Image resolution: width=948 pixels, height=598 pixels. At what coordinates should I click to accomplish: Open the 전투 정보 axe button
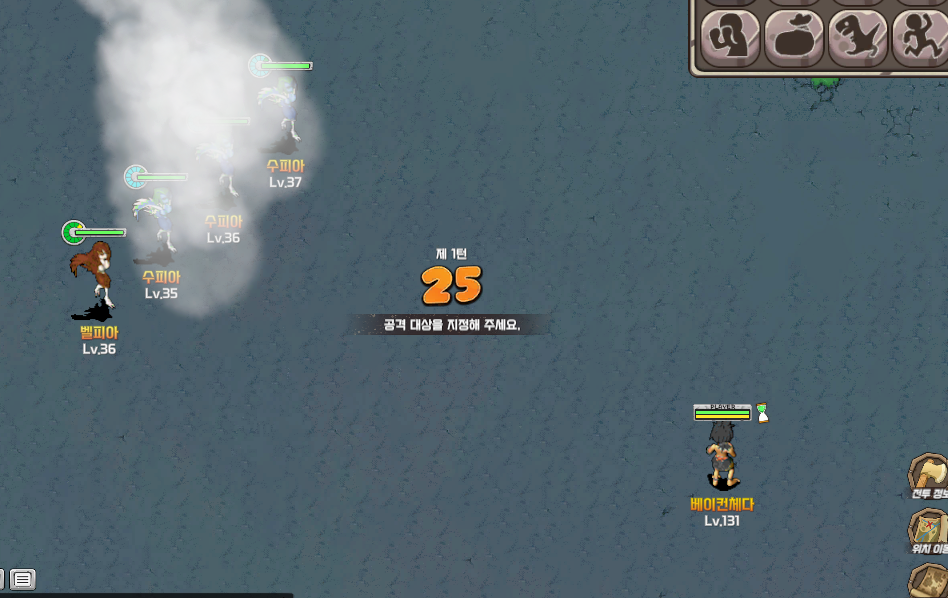point(929,473)
